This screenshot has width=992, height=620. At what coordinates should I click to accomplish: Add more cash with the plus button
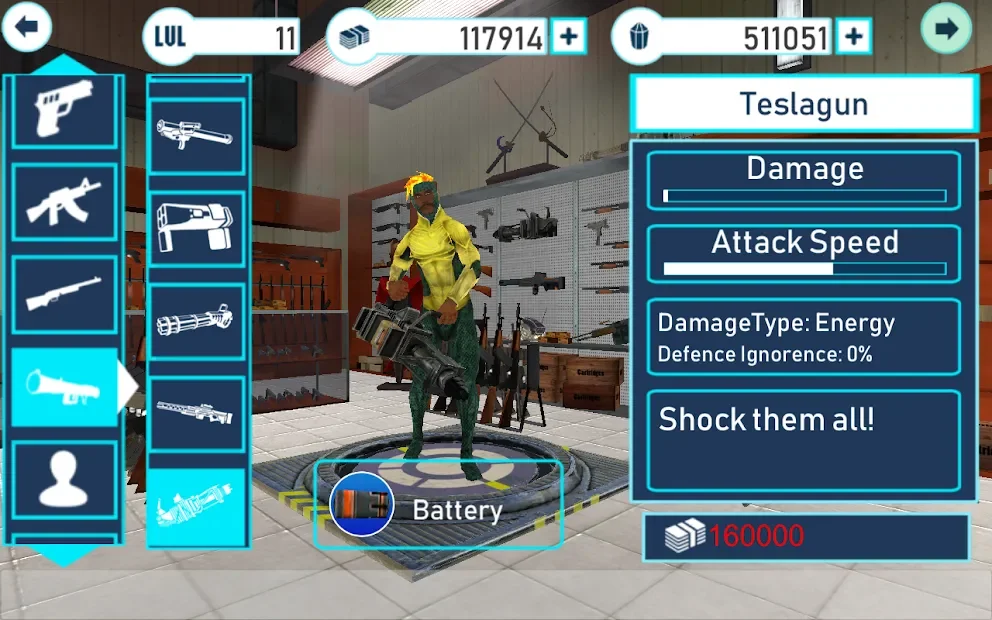click(x=568, y=38)
